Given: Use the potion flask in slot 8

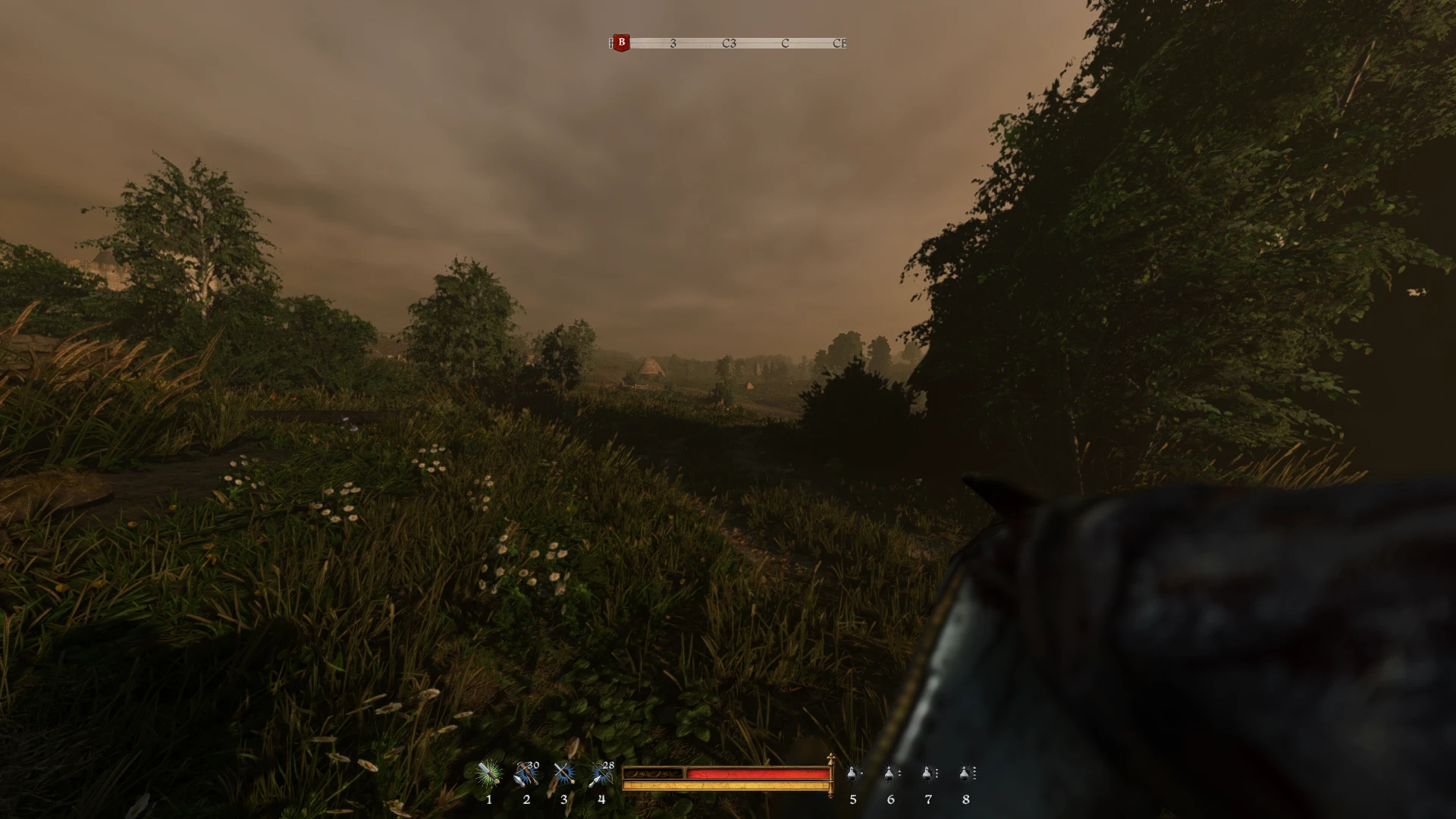Looking at the screenshot, I should pyautogui.click(x=965, y=773).
